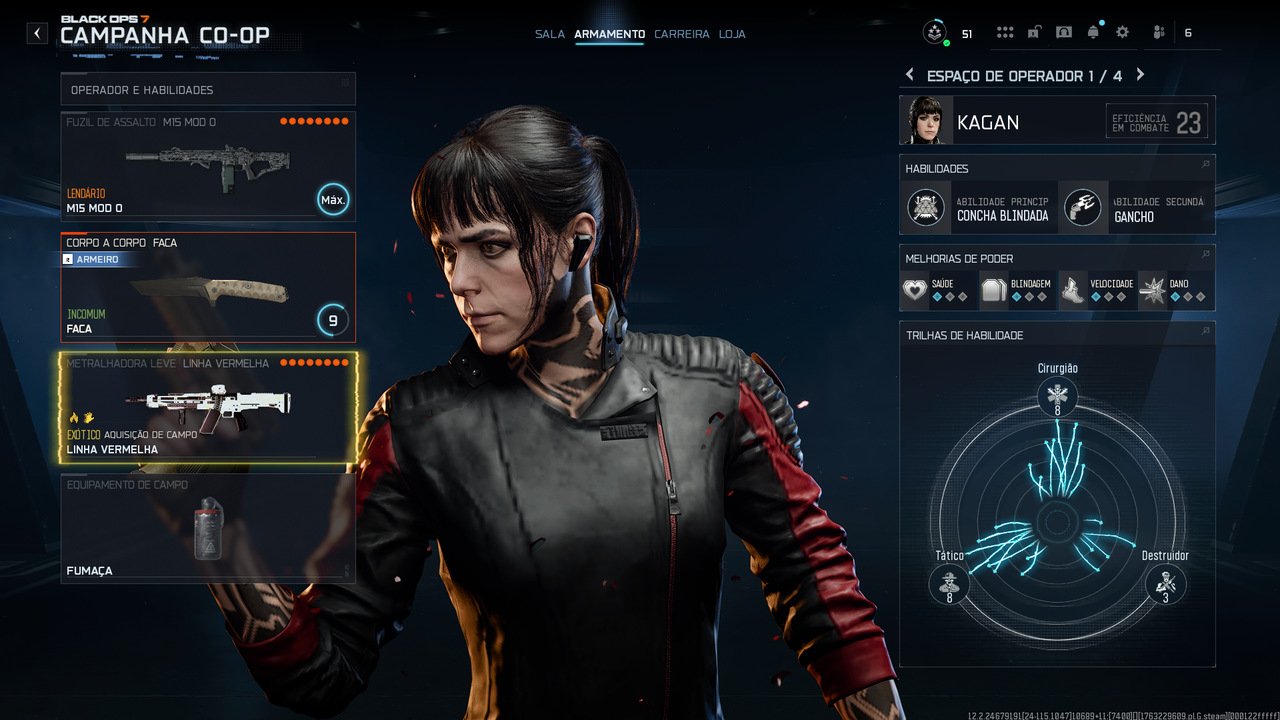The image size is (1280, 720).
Task: Open the Destruidor skill track node
Action: tap(1165, 583)
